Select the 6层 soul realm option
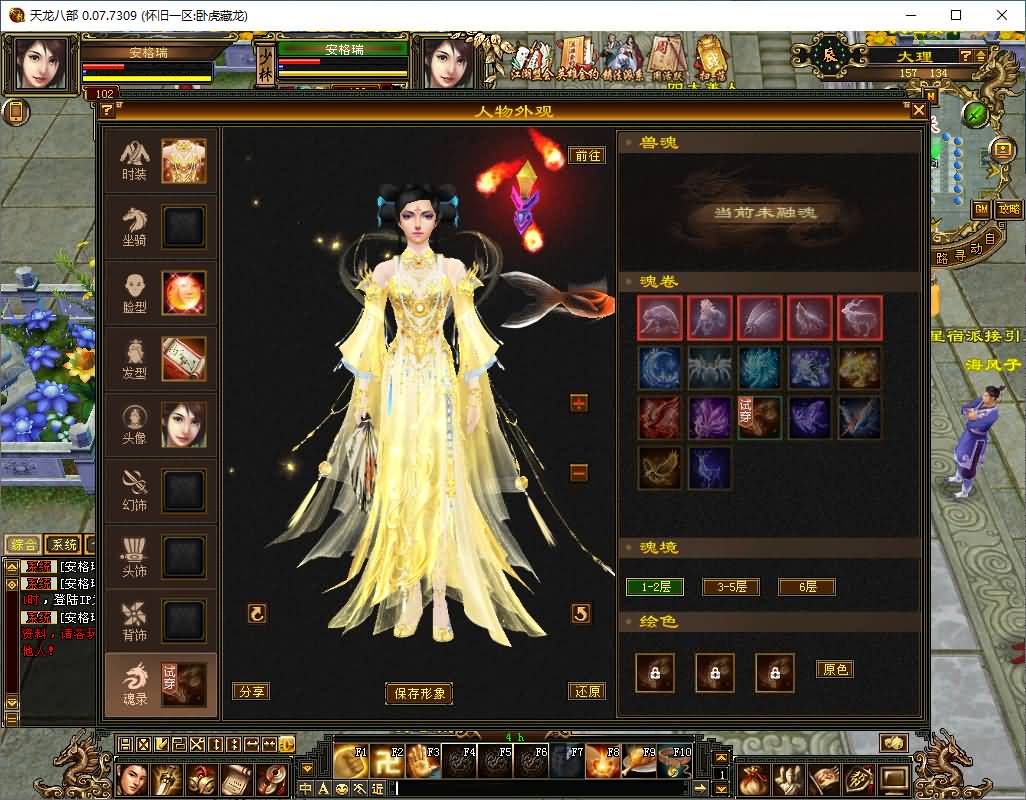Screen dimensions: 1026x800 point(806,587)
